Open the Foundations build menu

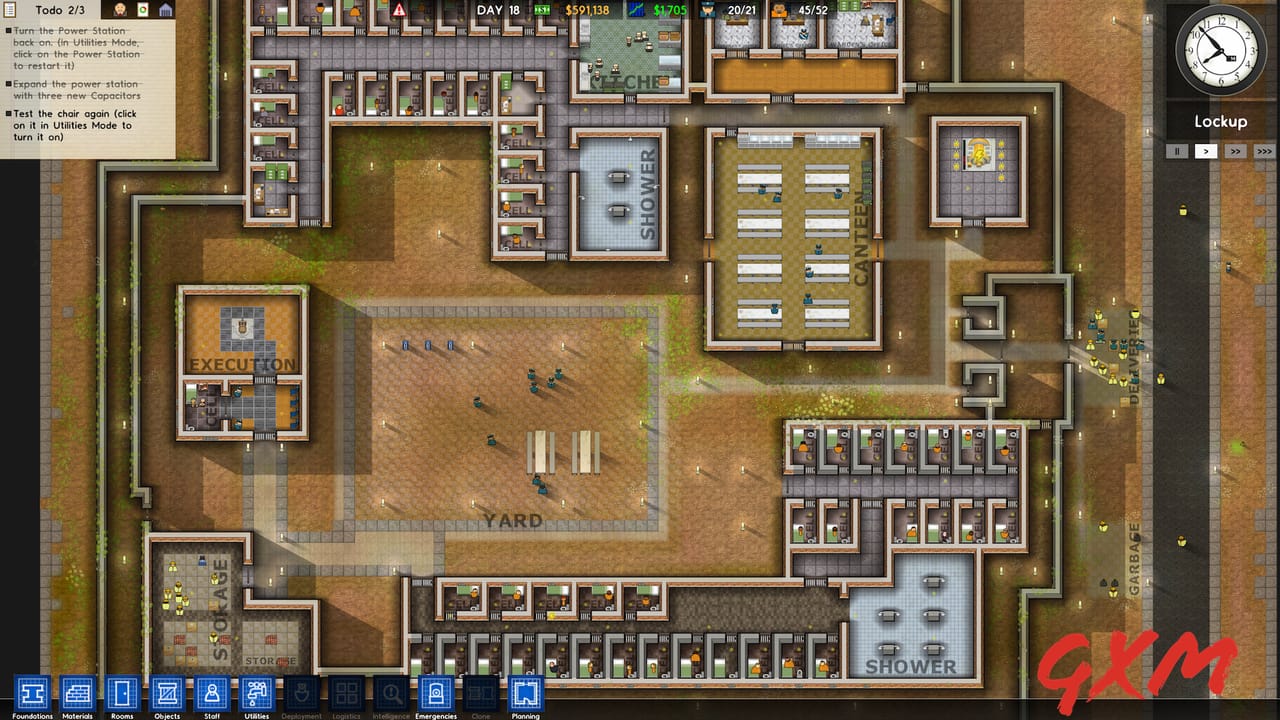(33, 693)
